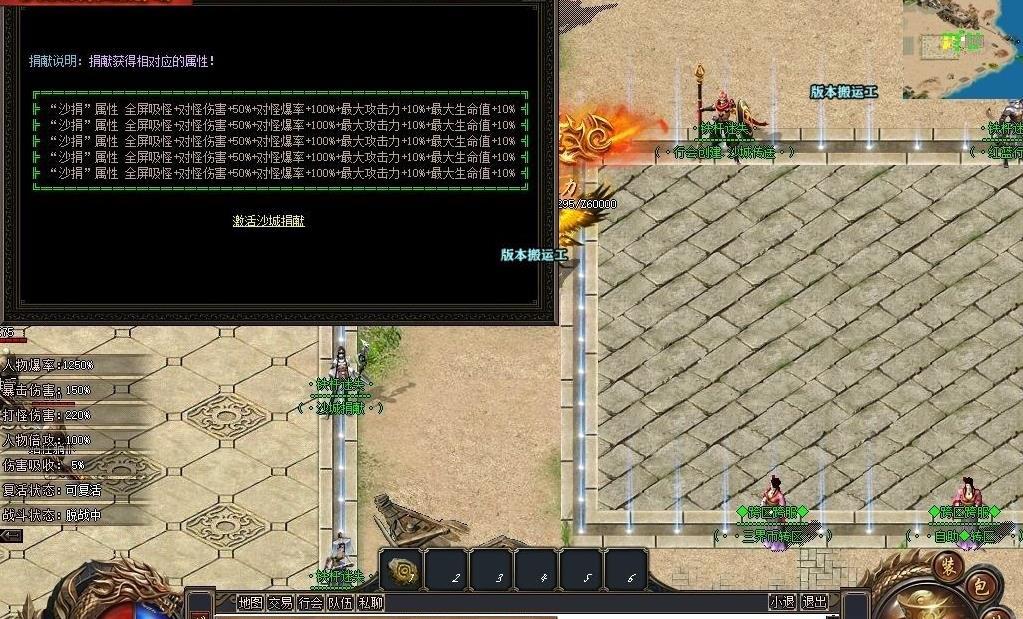Click the 小退 log-out button
Screen dimensions: 1023x619
click(x=783, y=602)
